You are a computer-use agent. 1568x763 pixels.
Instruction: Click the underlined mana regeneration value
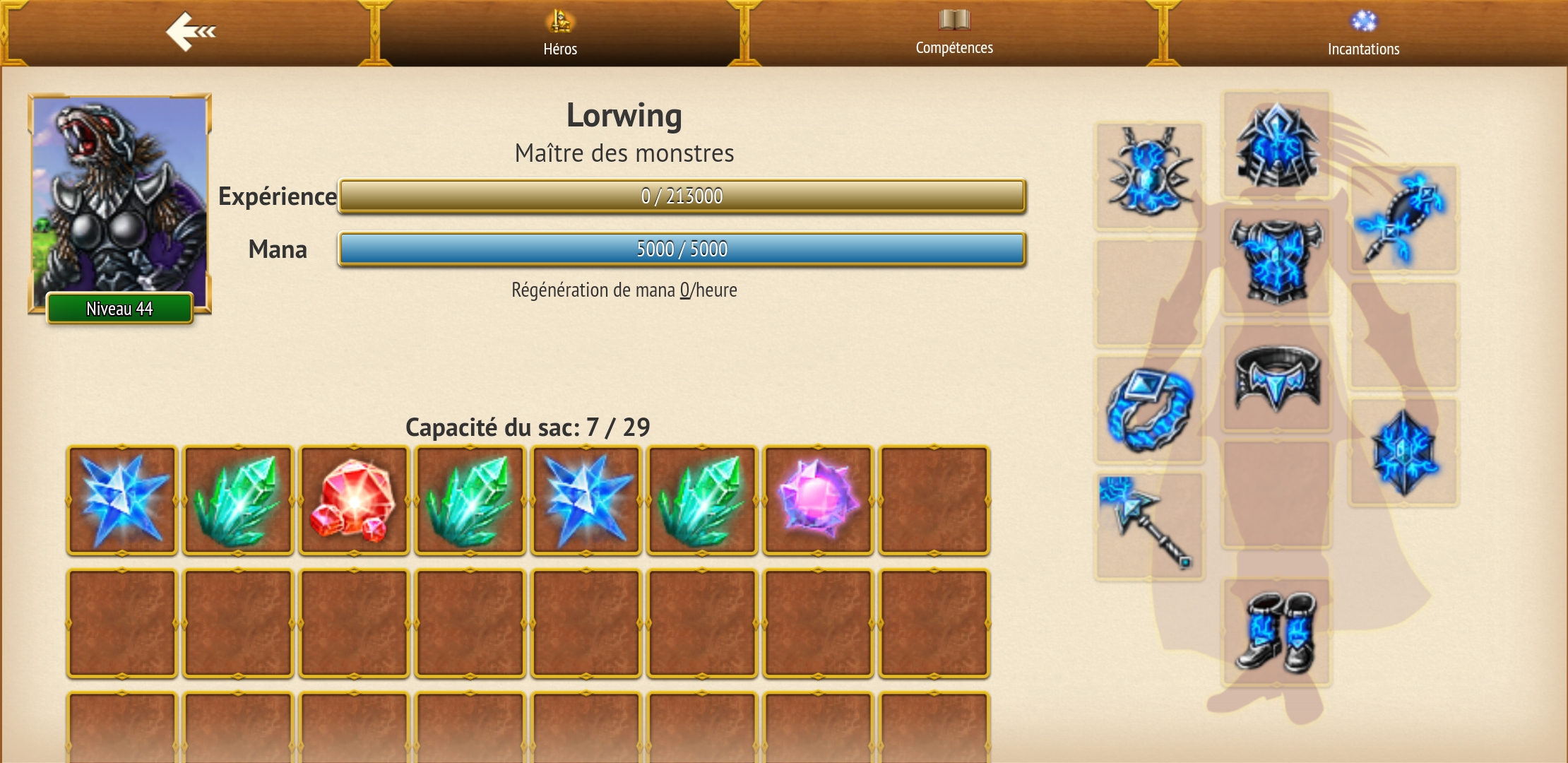(684, 290)
